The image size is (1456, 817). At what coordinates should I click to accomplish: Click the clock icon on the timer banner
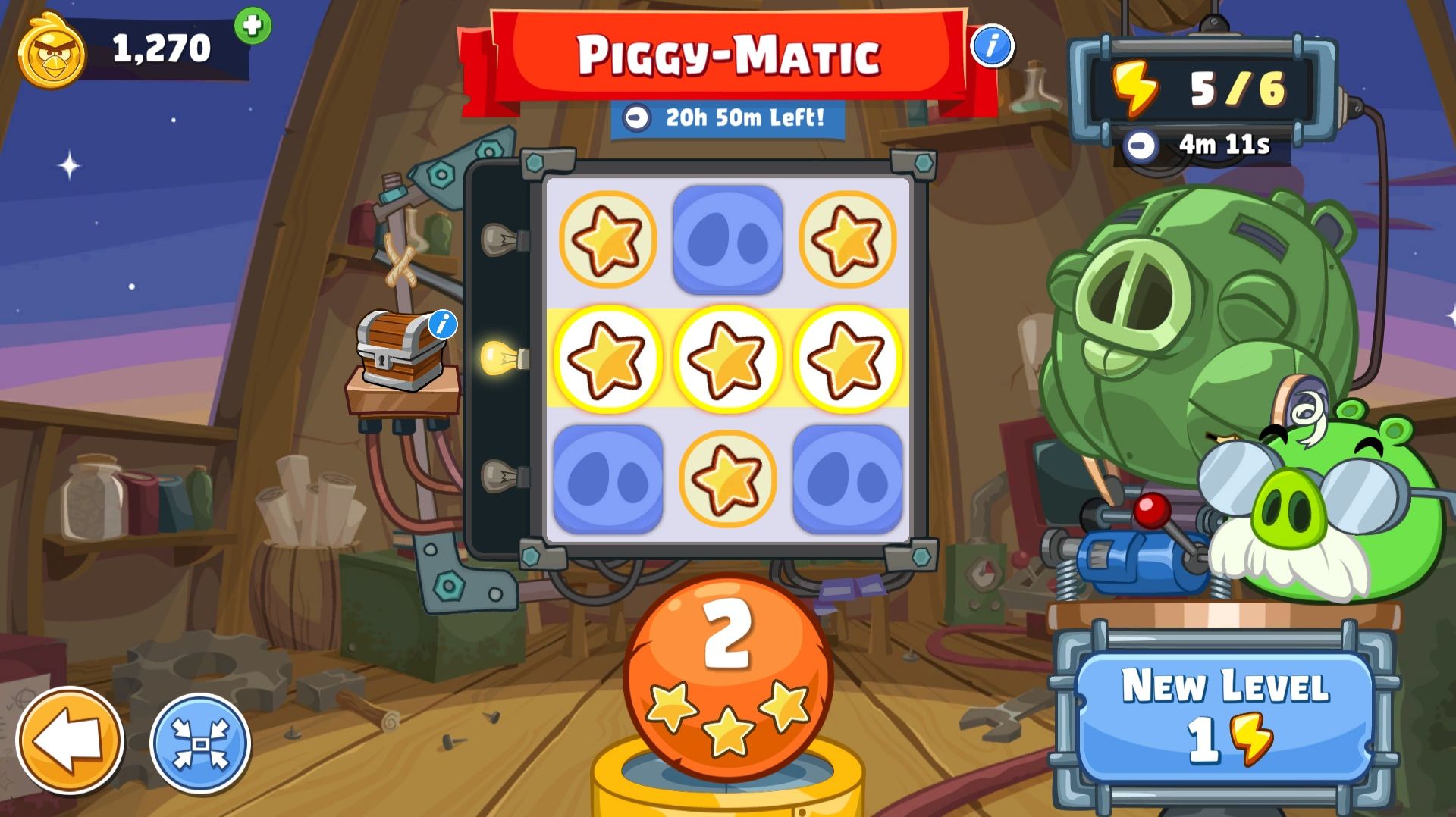point(635,118)
